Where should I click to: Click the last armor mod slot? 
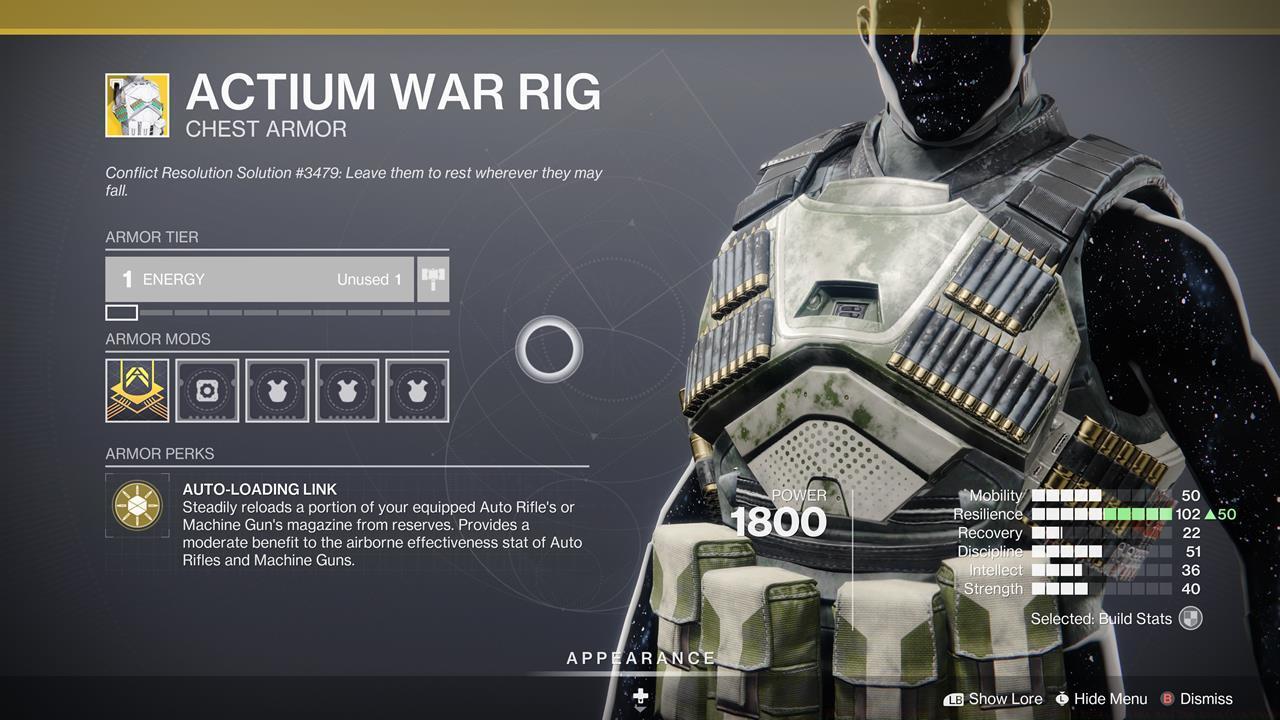pos(417,390)
